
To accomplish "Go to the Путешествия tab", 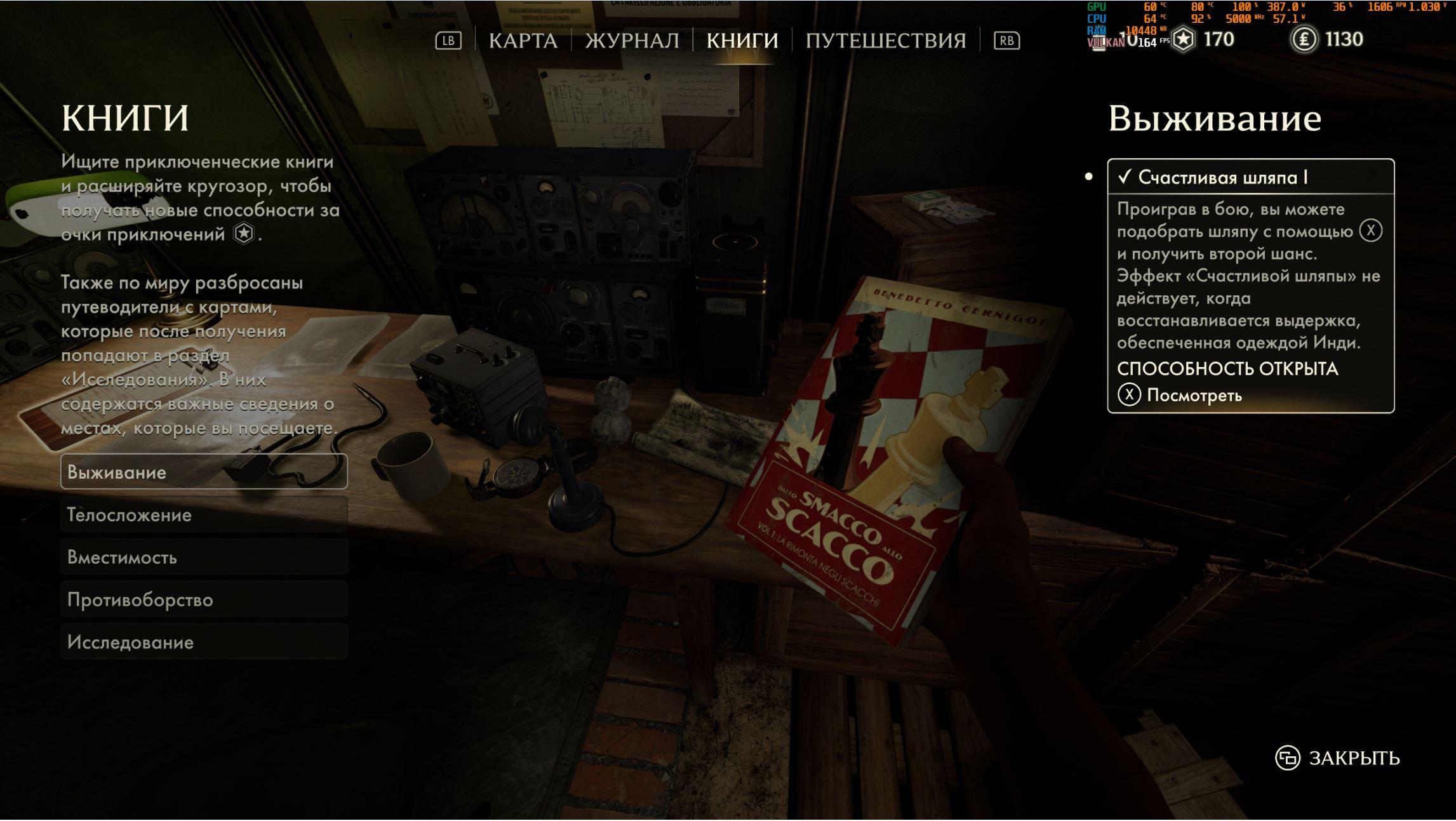I will [885, 41].
